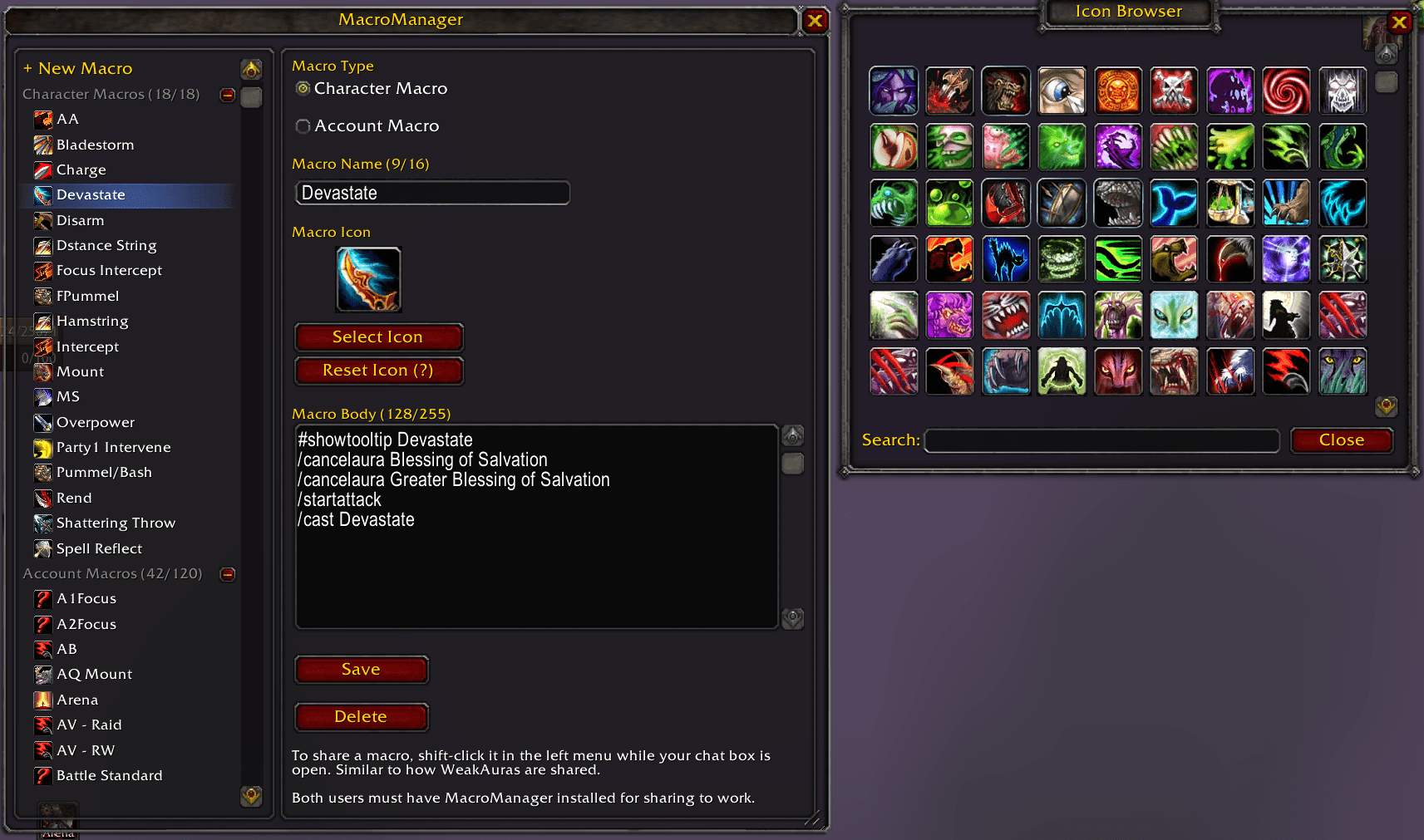Collapse the Character Macros section with the minus

click(227, 95)
